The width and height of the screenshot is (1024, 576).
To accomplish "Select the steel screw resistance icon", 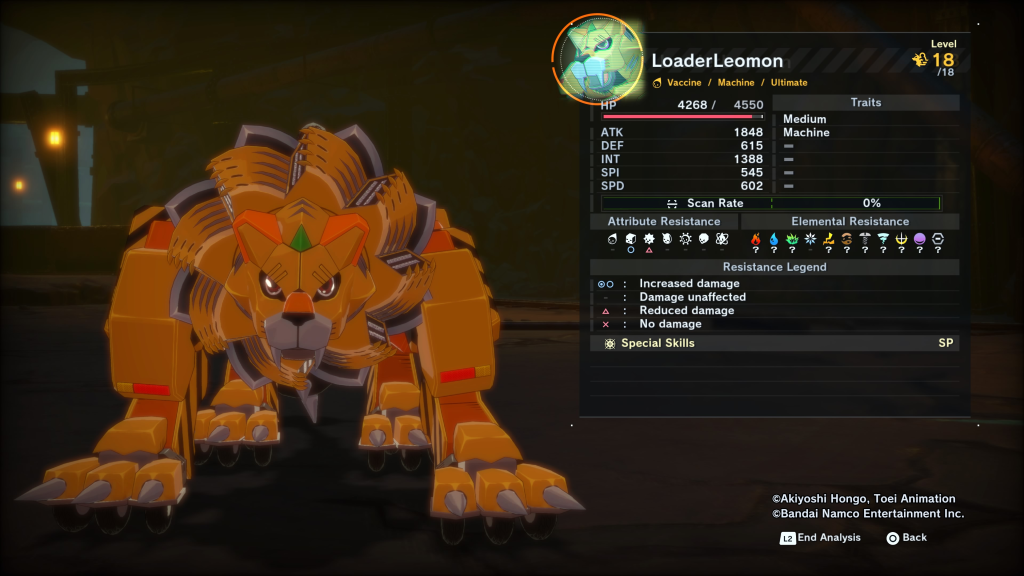I will [865, 240].
